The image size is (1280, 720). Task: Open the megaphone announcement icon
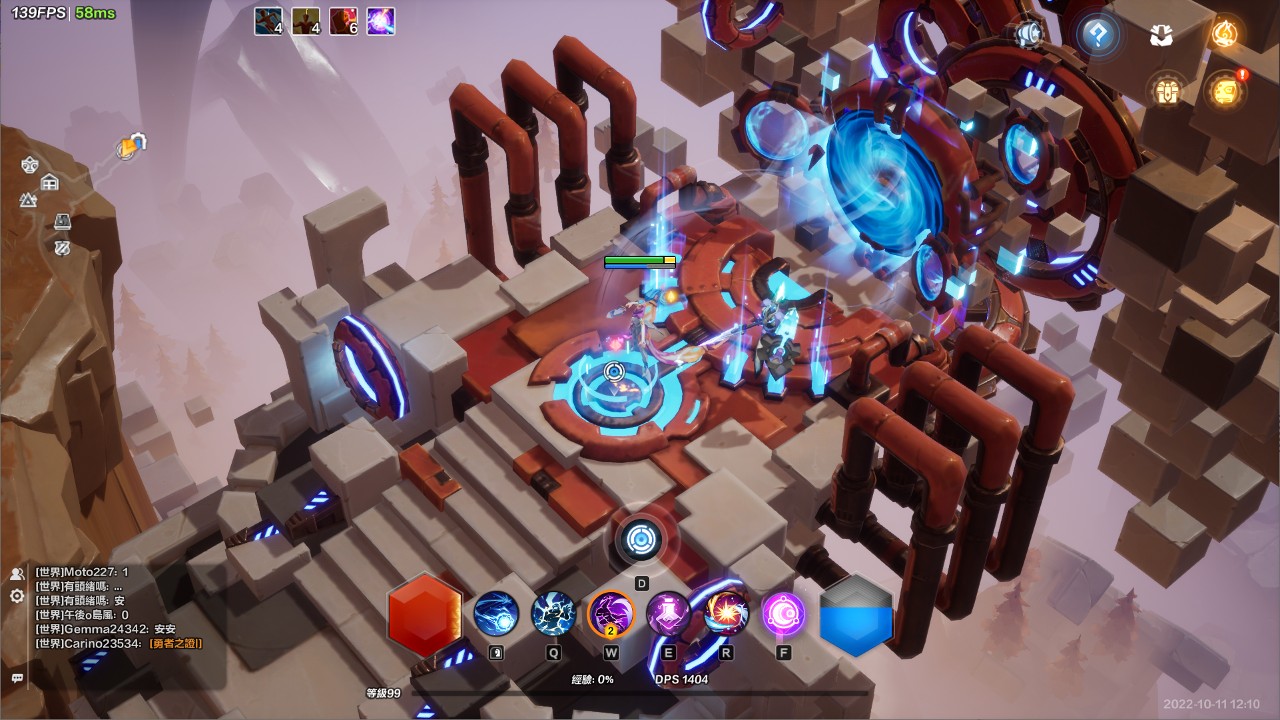coord(1027,35)
